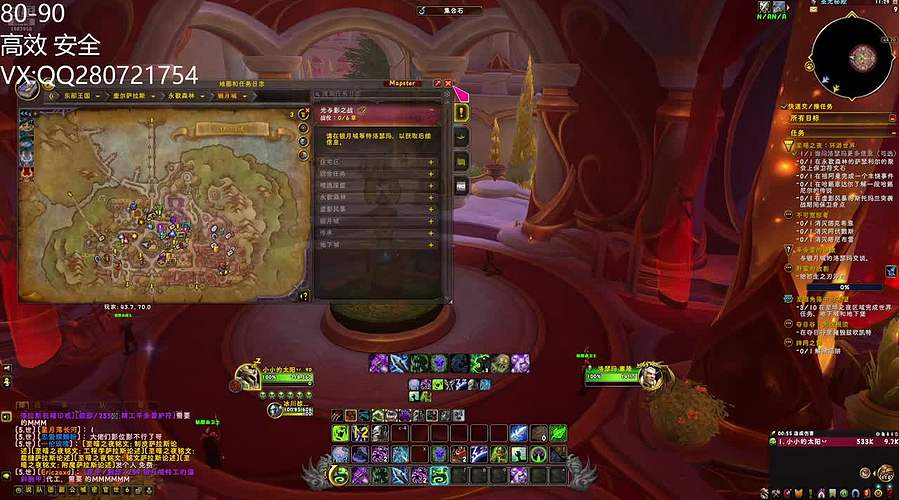
Task: Click the 集合石 button at top
Action: click(461, 10)
